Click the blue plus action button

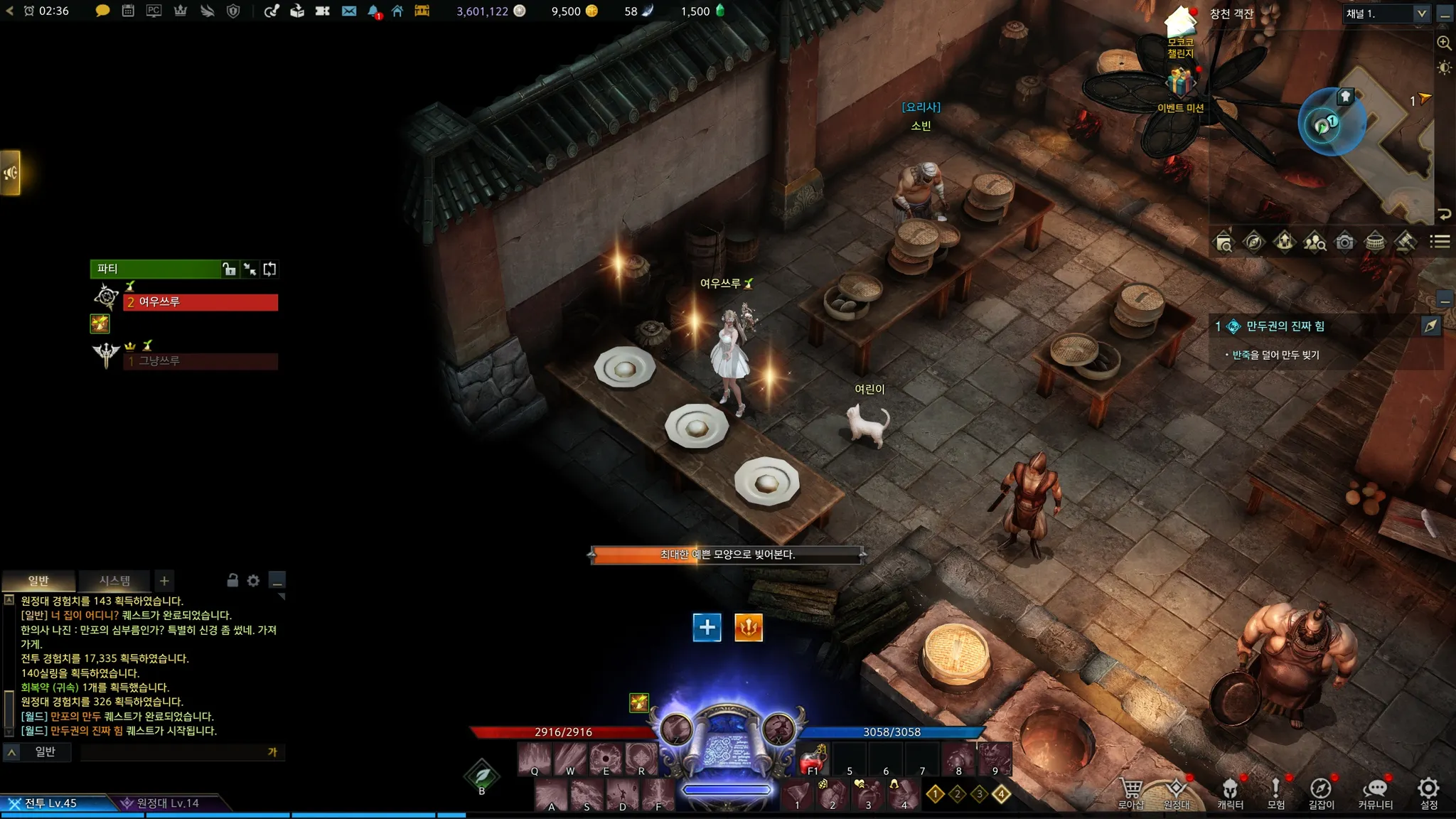tap(707, 627)
